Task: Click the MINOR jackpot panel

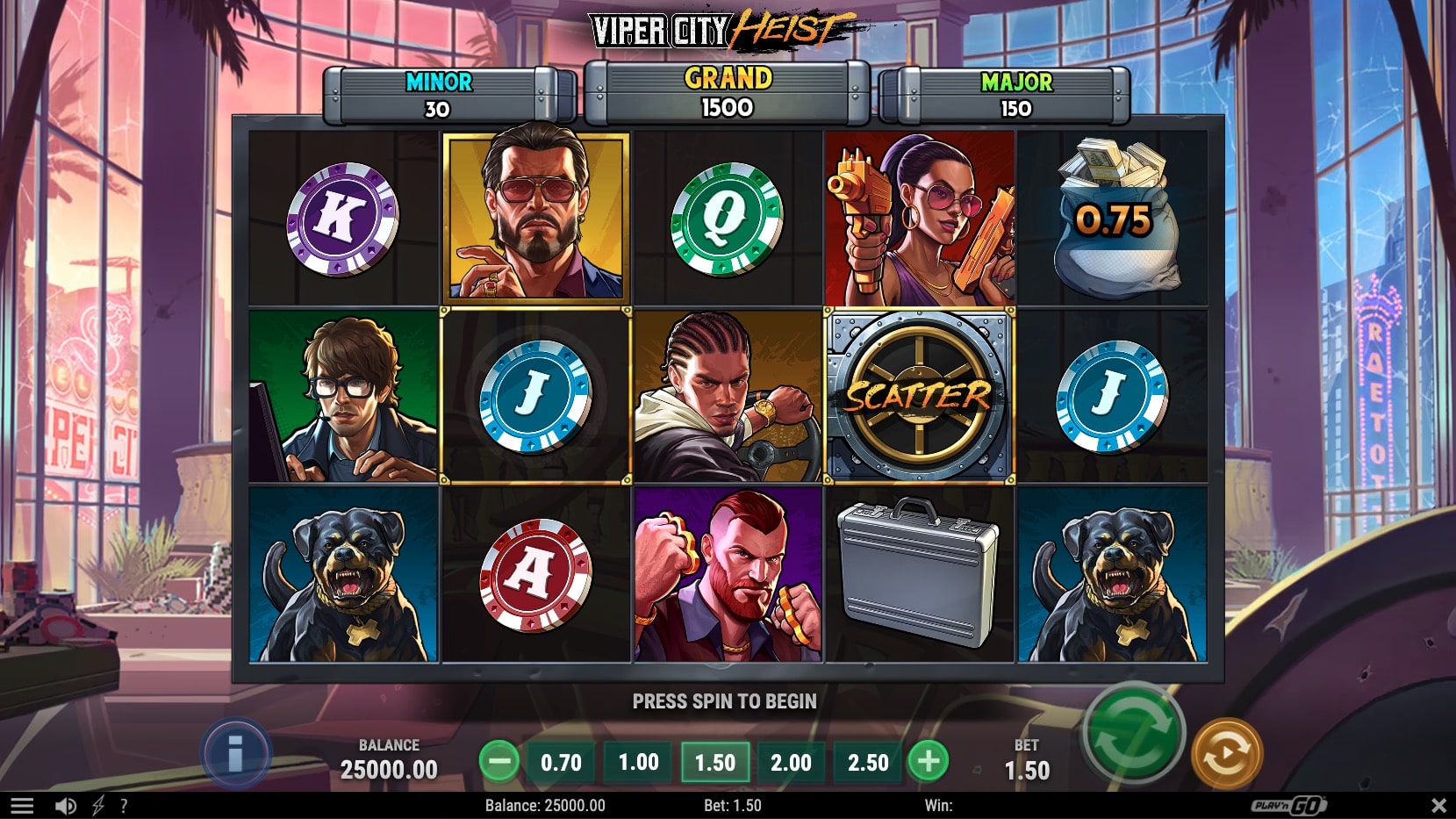Action: [x=436, y=94]
